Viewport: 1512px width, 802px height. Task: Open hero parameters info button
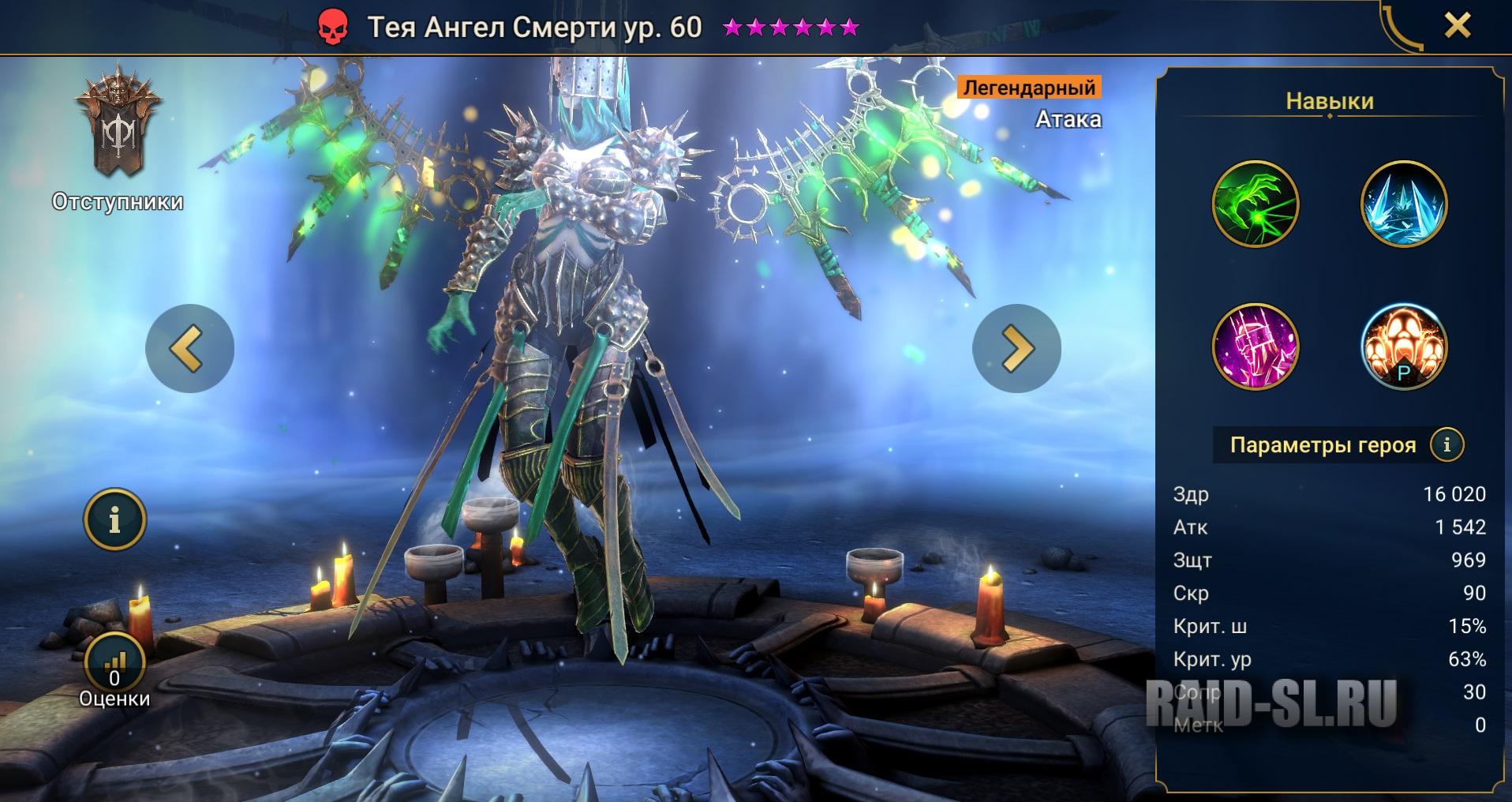pos(1447,444)
